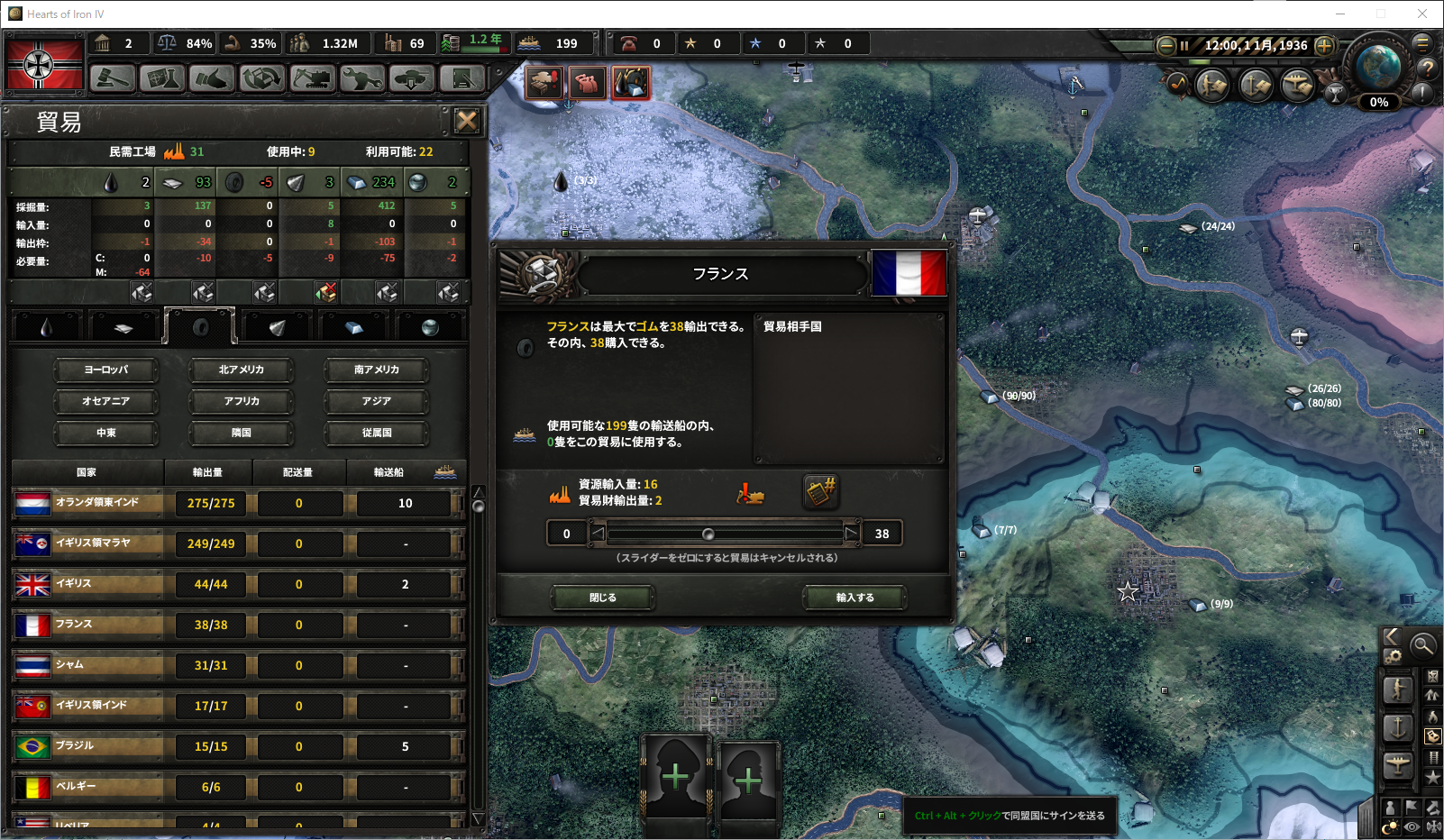Show 従属国 subject trade partners

(x=377, y=433)
